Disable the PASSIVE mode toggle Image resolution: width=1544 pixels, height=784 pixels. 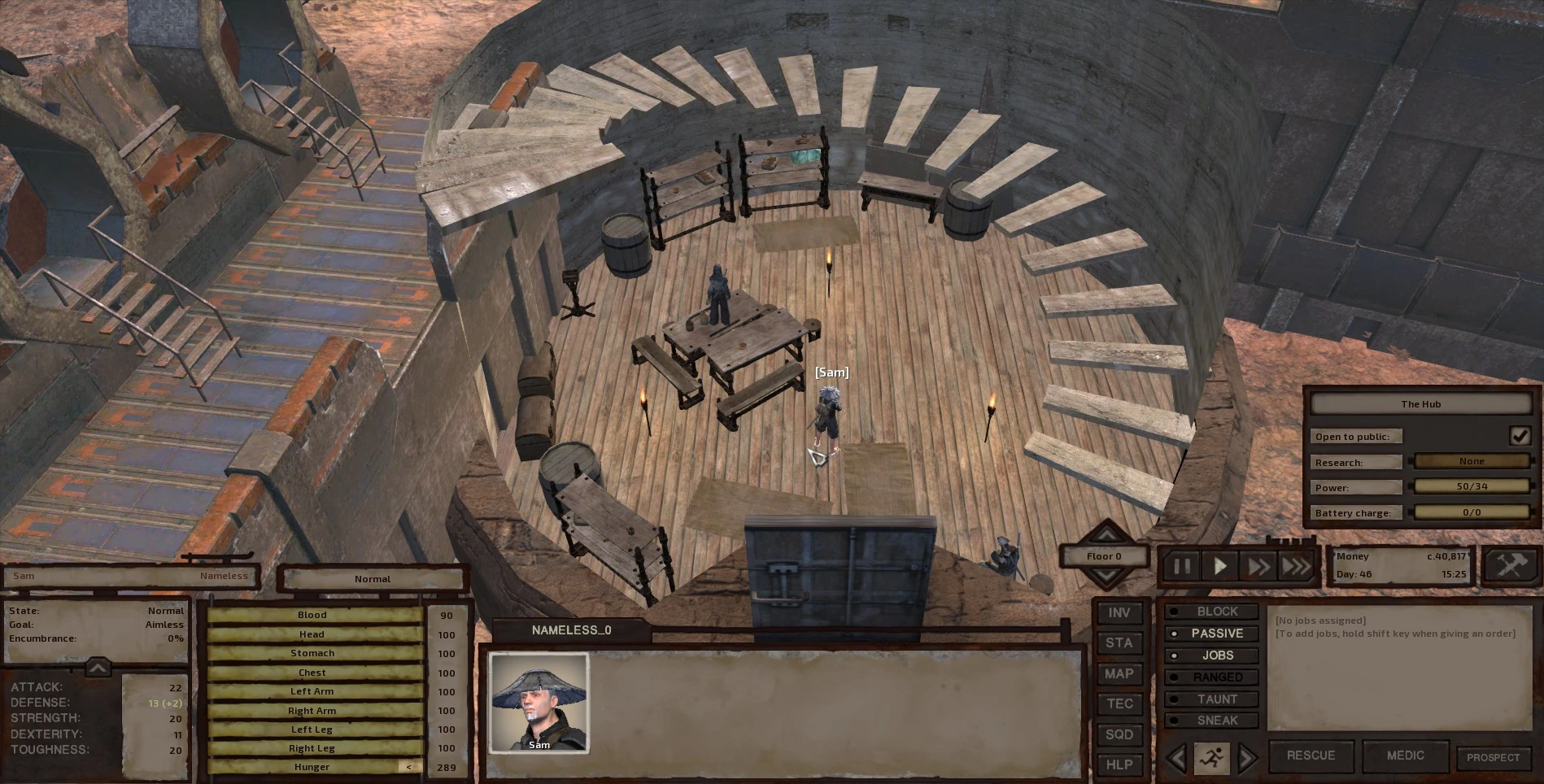click(x=1215, y=633)
